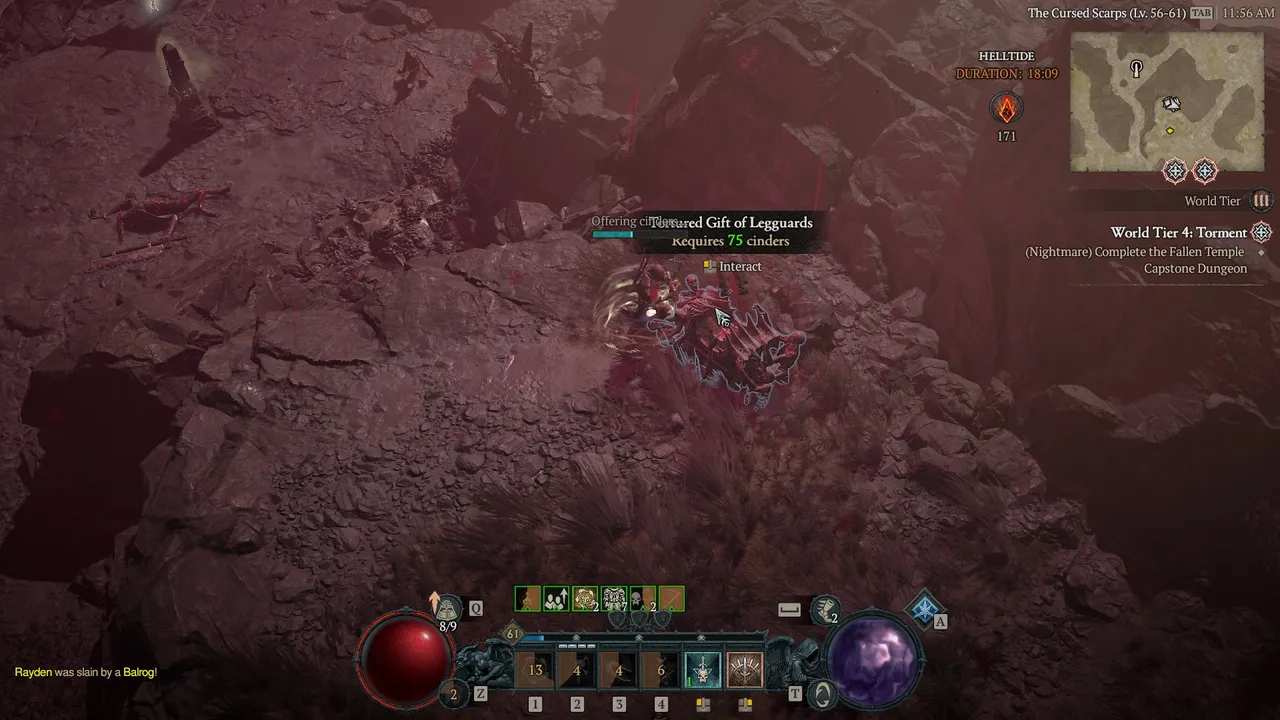Click the Helltide cinders counter icon
The width and height of the screenshot is (1280, 720).
[1006, 108]
